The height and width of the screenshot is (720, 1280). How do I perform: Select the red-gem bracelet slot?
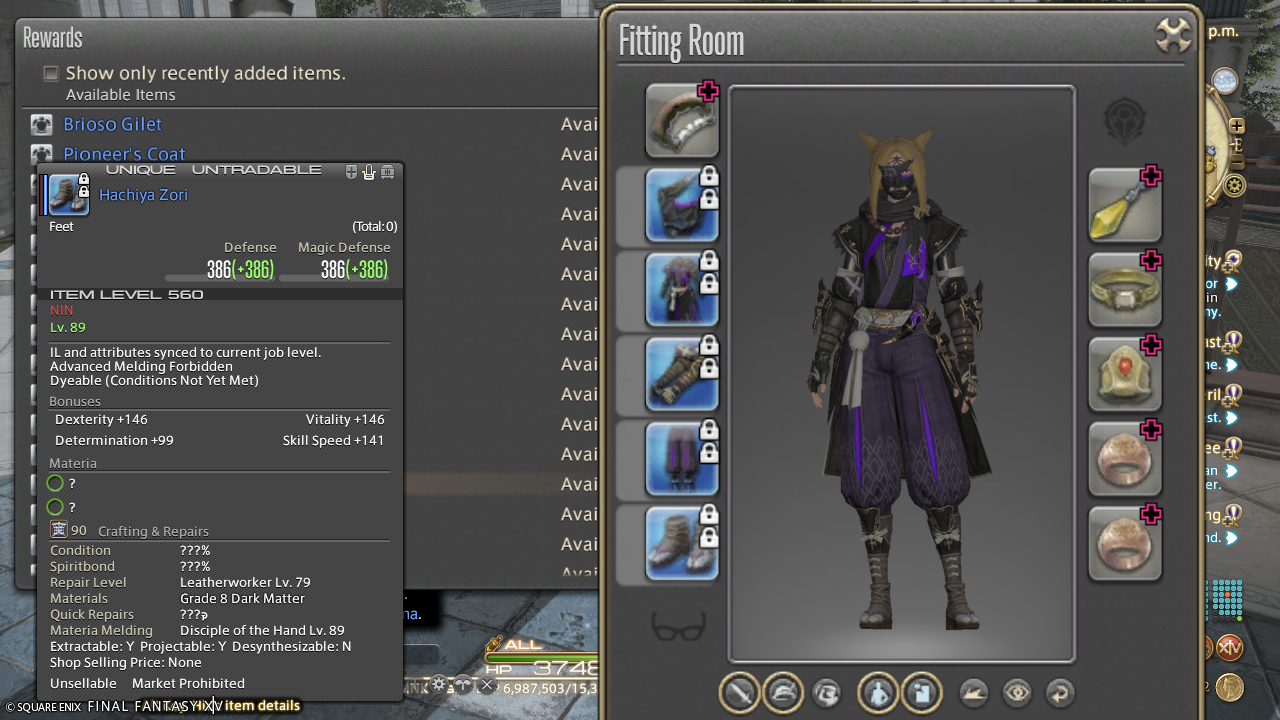pyautogui.click(x=1124, y=374)
